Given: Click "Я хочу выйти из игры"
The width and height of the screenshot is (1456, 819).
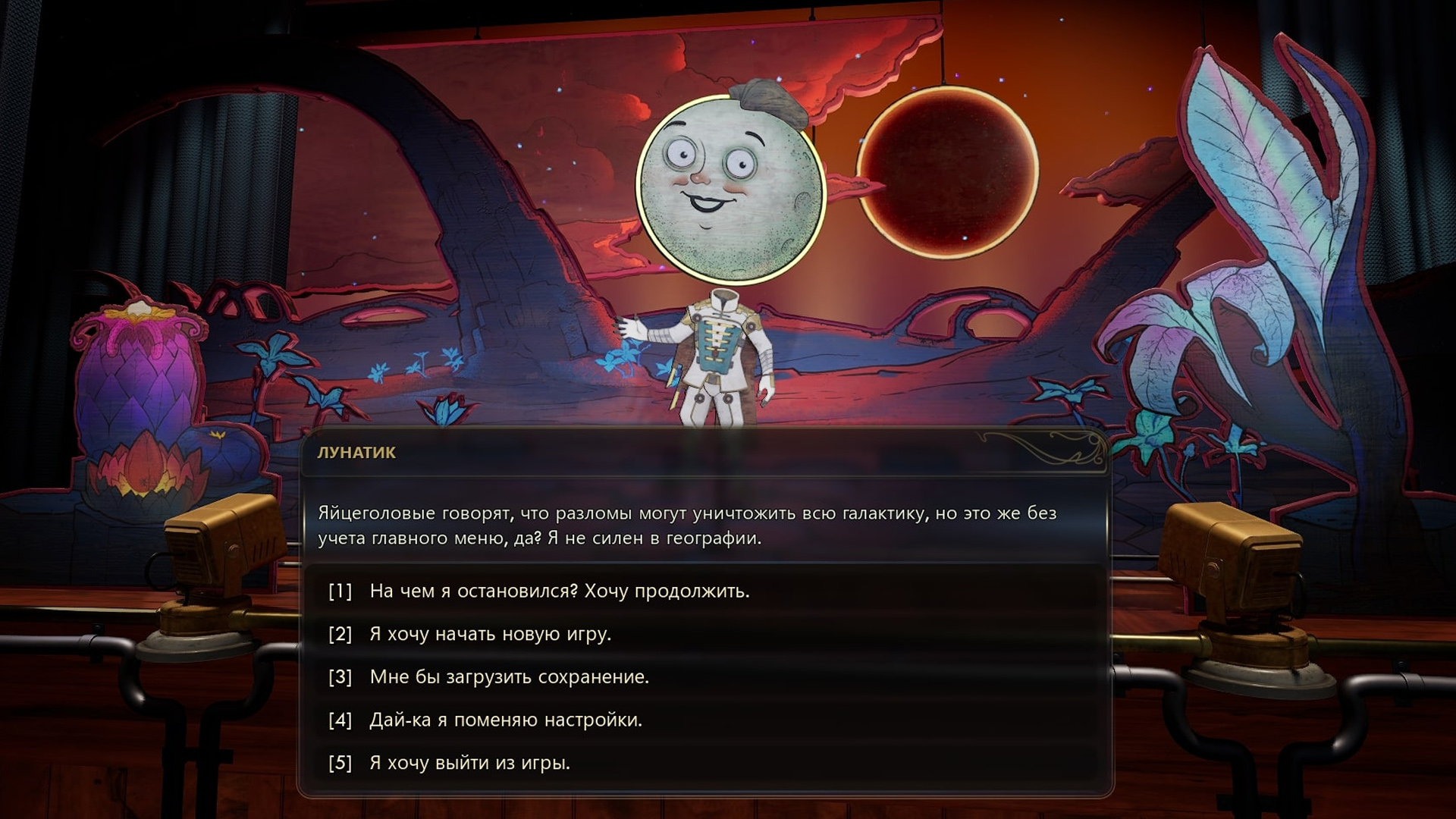Looking at the screenshot, I should [x=469, y=763].
